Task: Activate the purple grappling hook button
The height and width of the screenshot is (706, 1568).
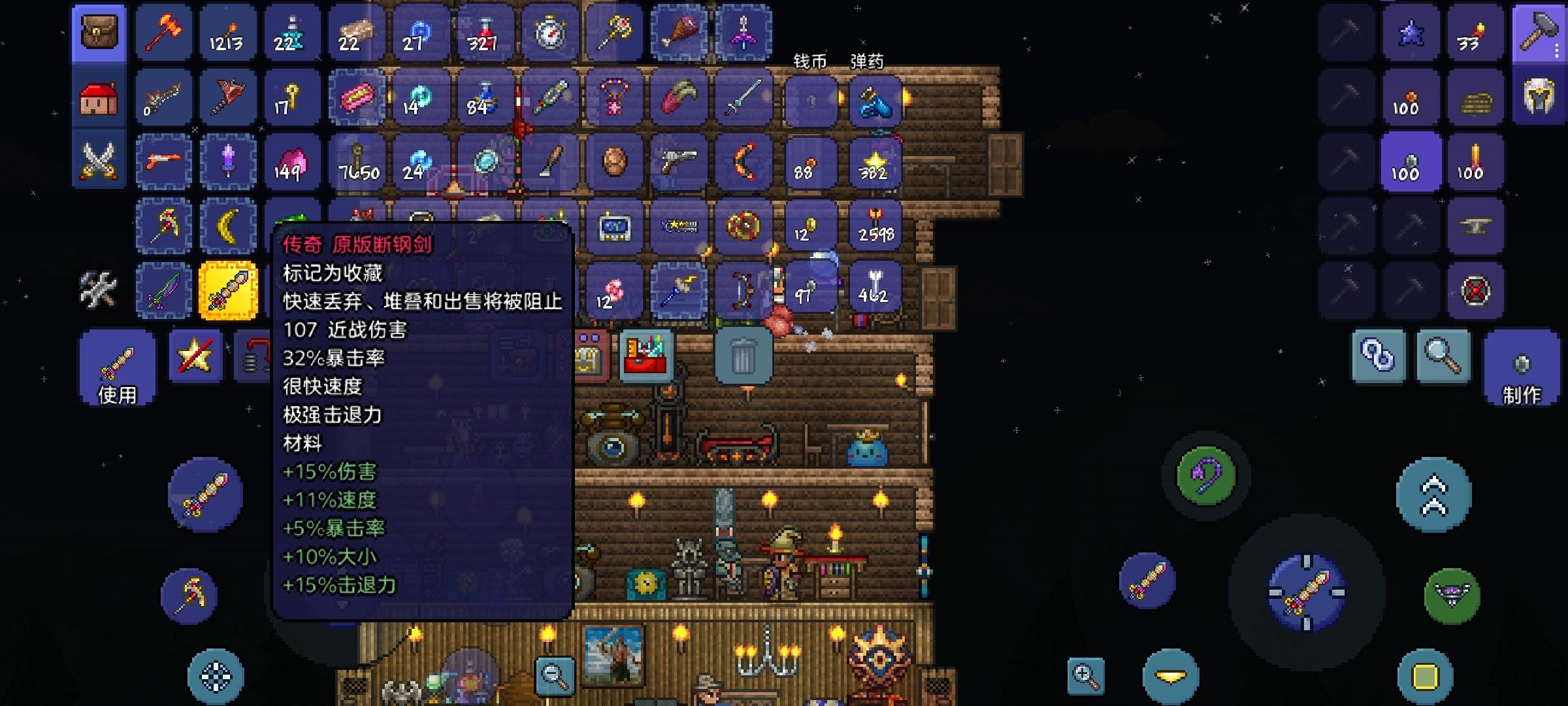Action: [1206, 476]
